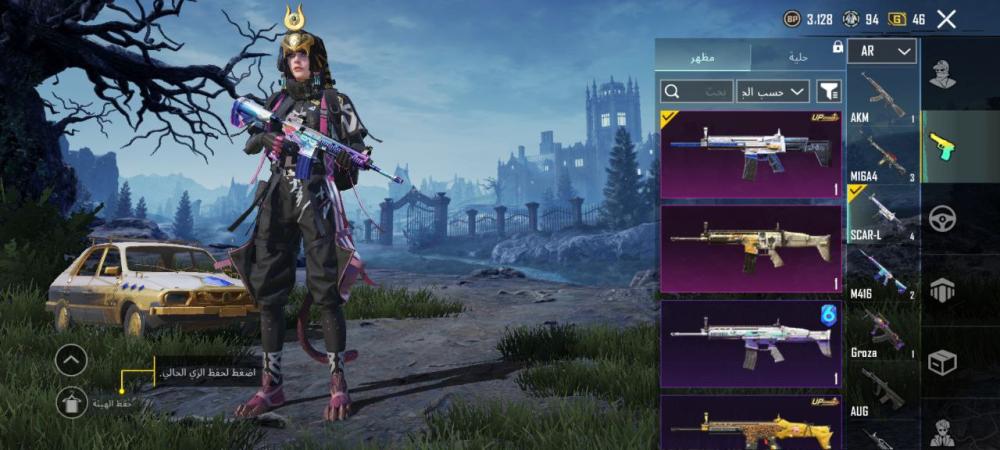The height and width of the screenshot is (450, 1000).
Task: Open the skin sort order dropdown
Action: 773,92
